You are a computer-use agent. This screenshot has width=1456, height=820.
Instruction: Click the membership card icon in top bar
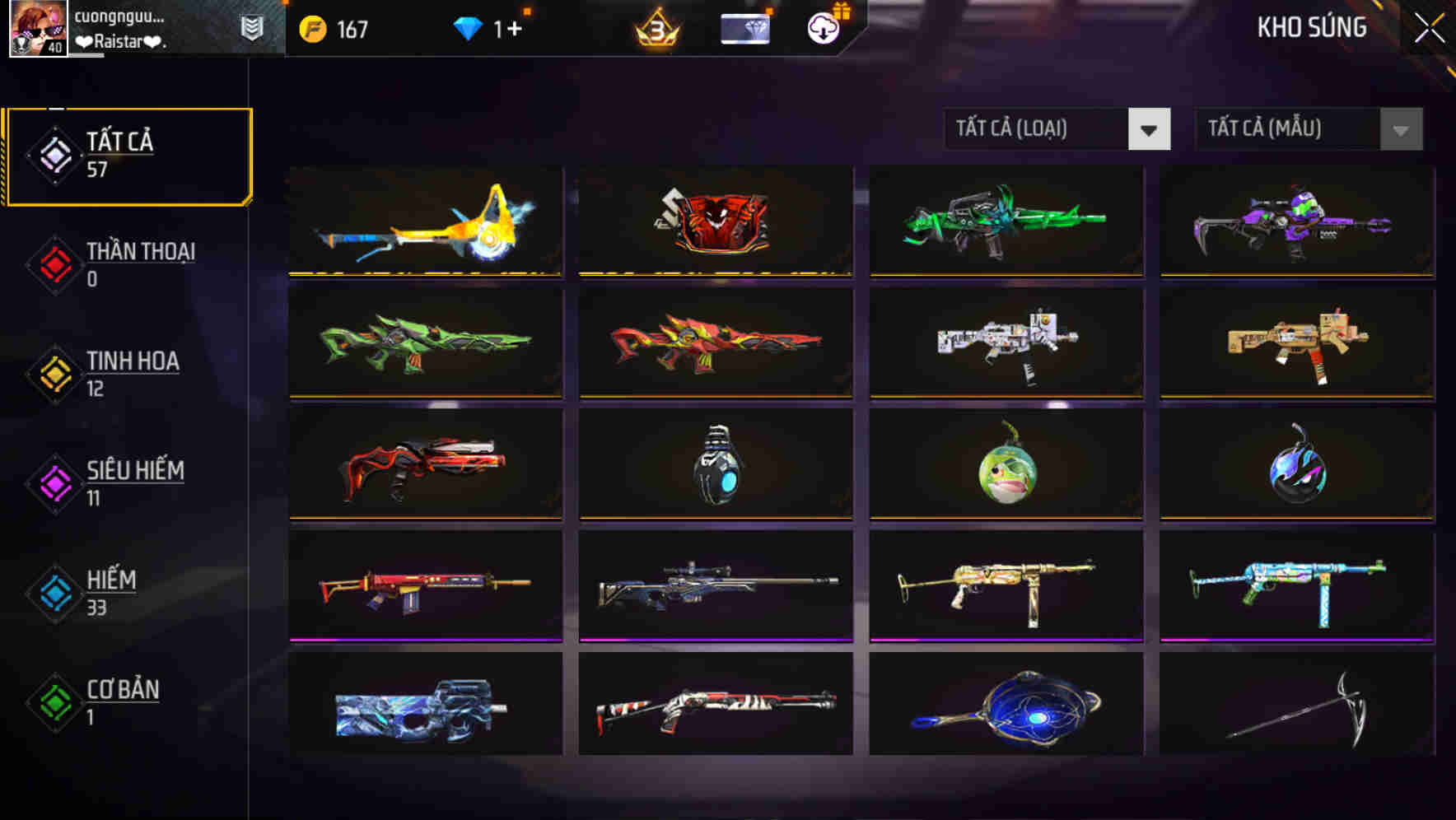tap(744, 28)
